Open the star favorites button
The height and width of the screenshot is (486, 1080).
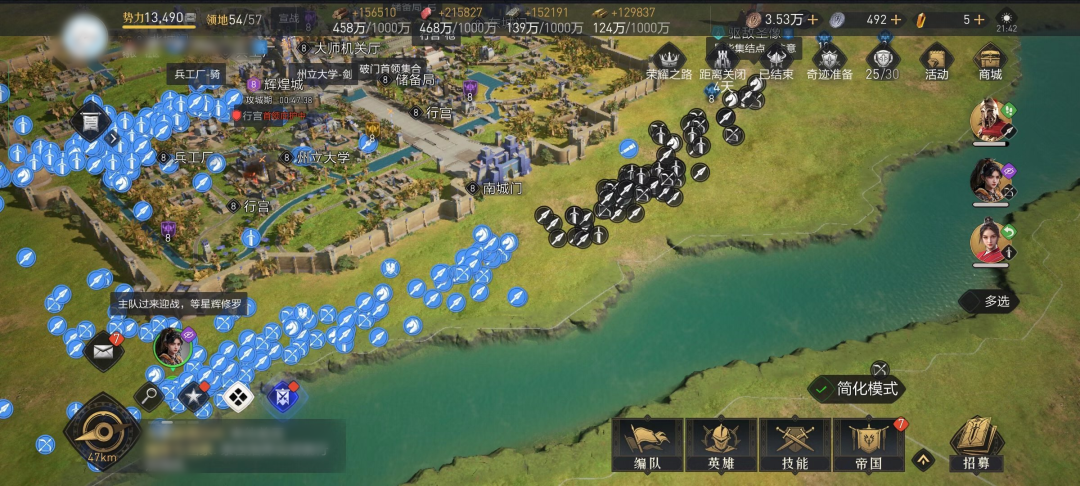193,396
